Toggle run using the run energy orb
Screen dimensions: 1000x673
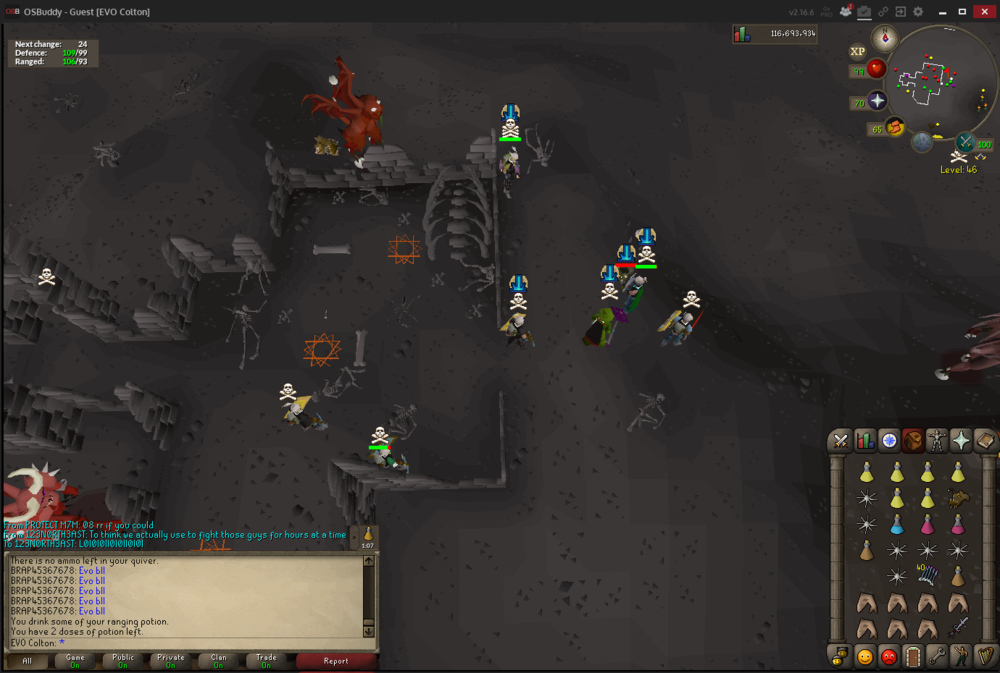(895, 127)
